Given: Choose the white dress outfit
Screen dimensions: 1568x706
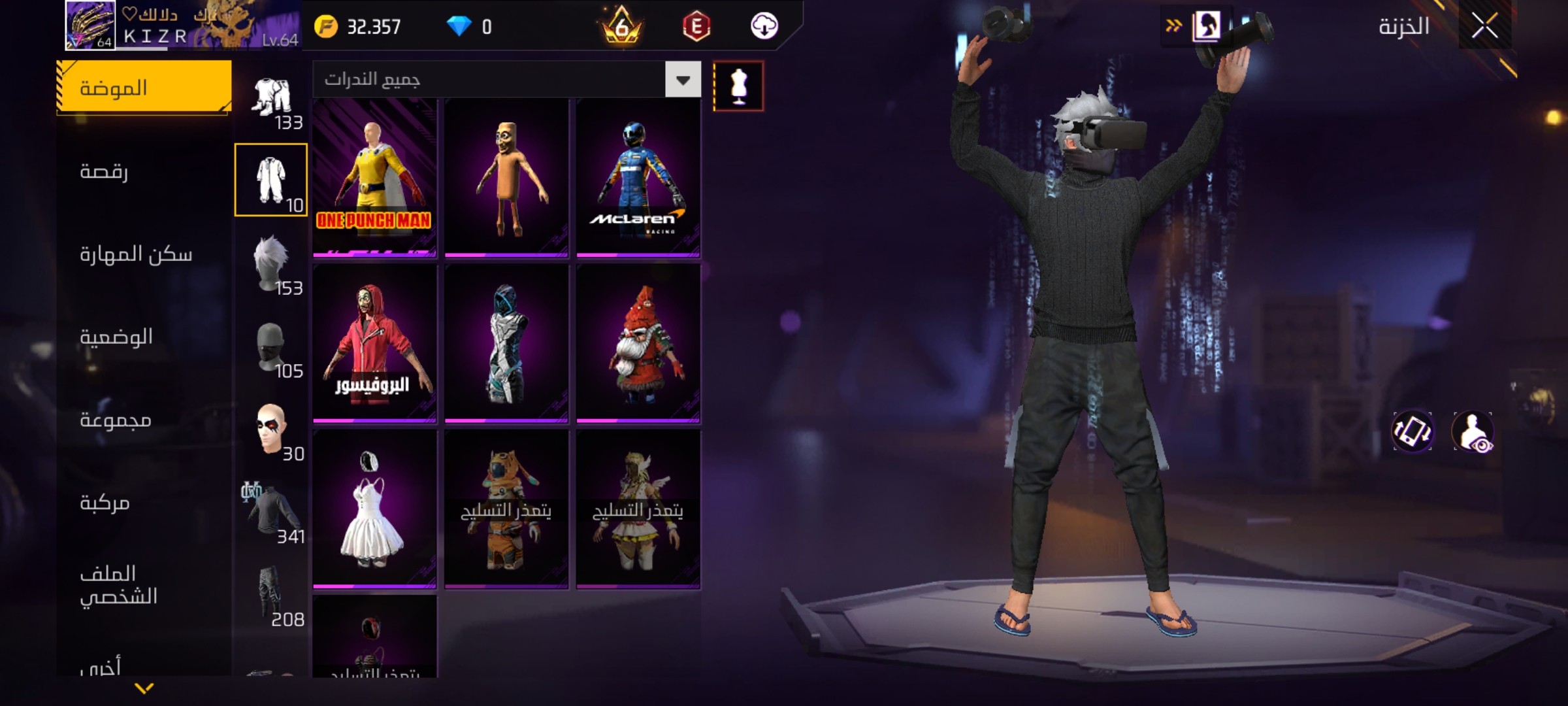Looking at the screenshot, I should coord(374,509).
